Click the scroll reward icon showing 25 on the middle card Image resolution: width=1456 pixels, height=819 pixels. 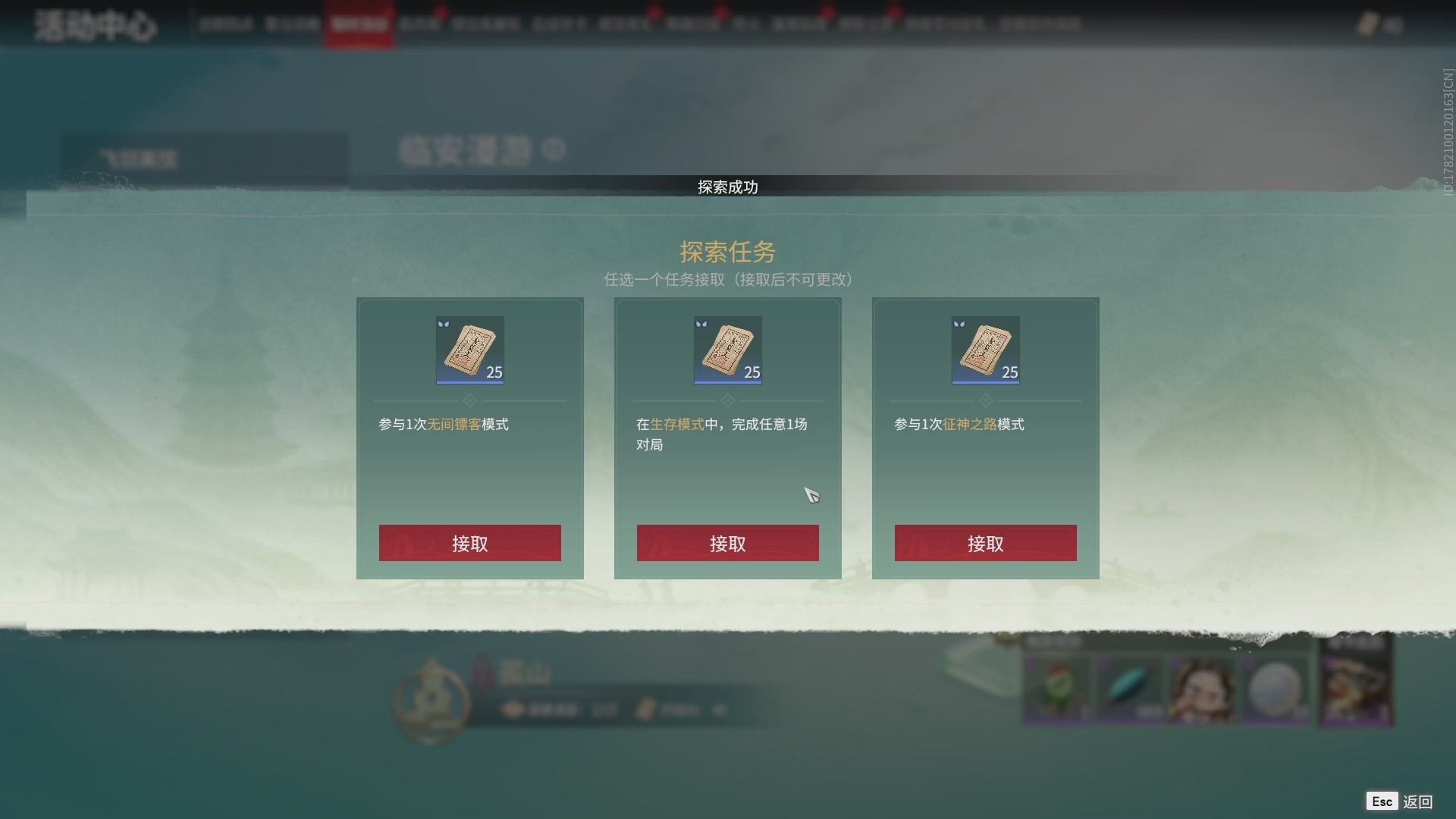[x=727, y=350]
